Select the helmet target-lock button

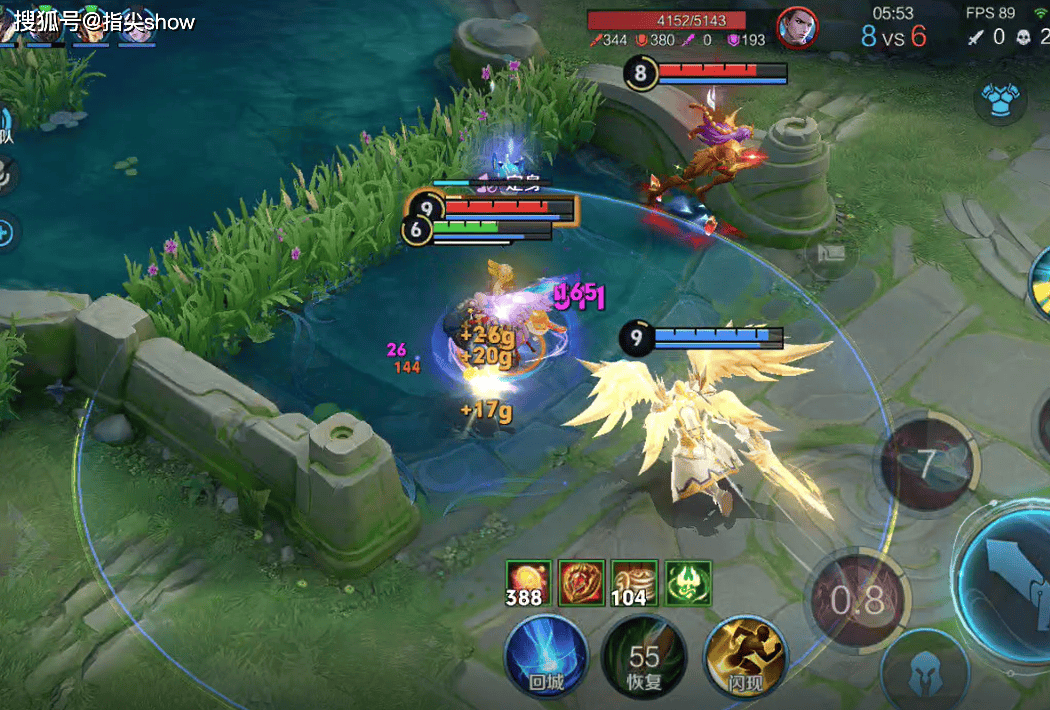click(924, 673)
